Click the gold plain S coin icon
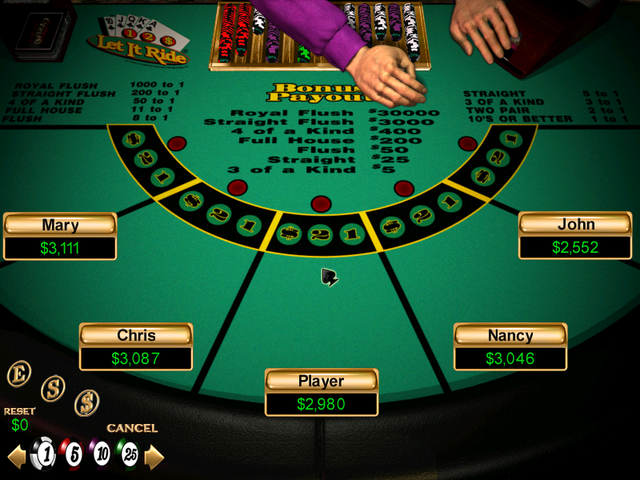The height and width of the screenshot is (480, 640). (x=53, y=387)
